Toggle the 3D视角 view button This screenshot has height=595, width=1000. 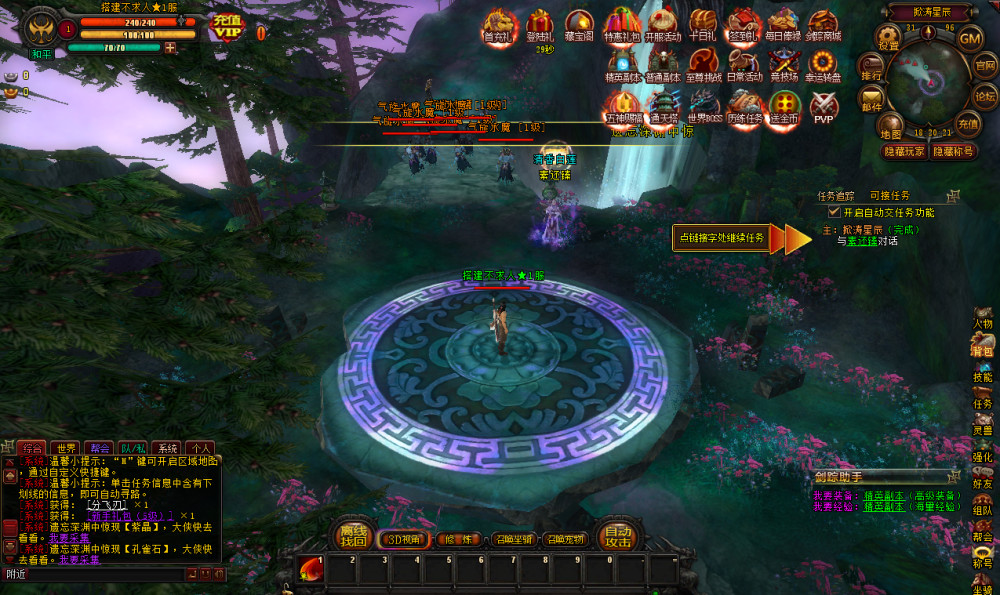[403, 539]
